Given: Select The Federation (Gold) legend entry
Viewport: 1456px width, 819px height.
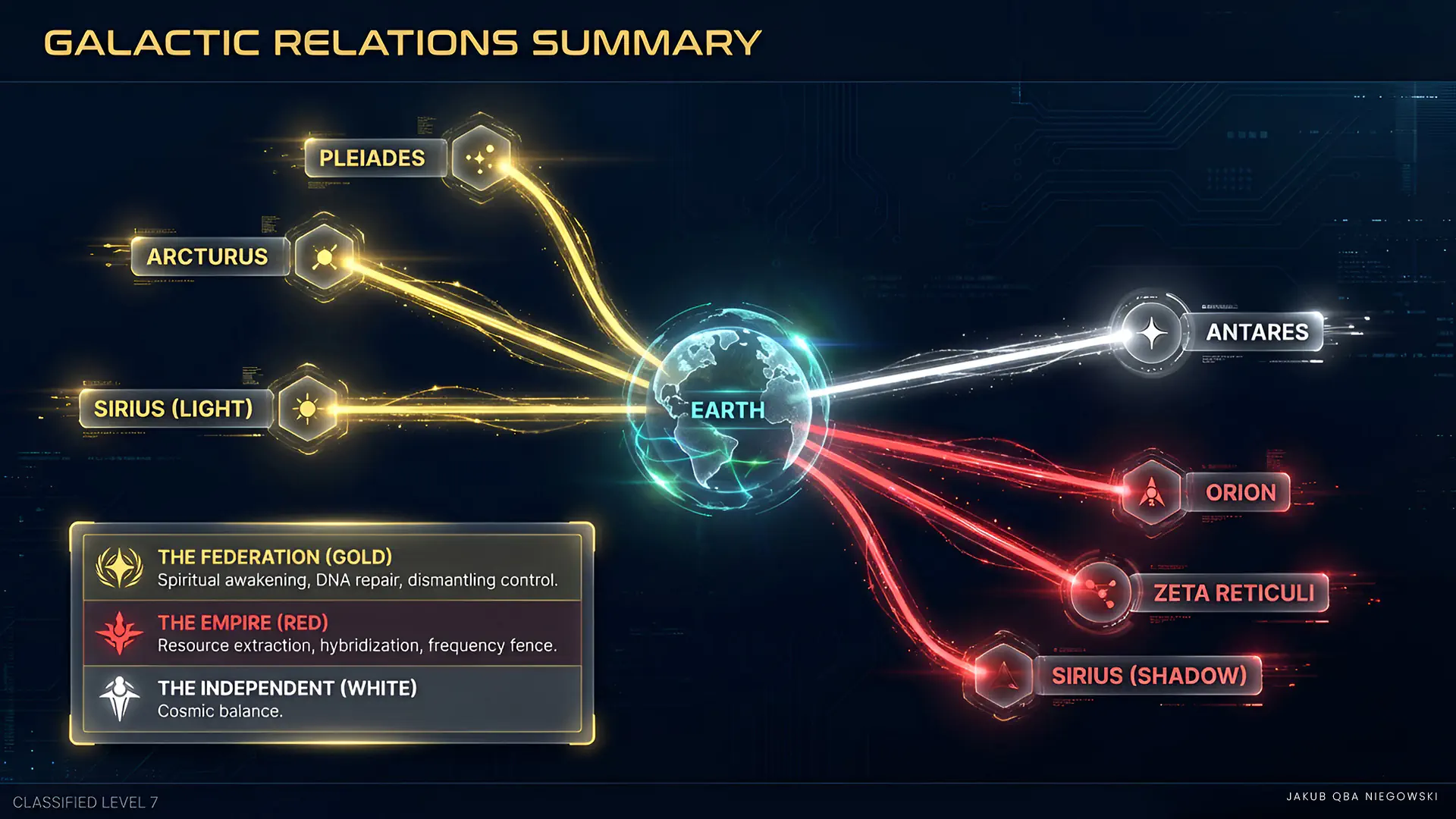Looking at the screenshot, I should 332,568.
